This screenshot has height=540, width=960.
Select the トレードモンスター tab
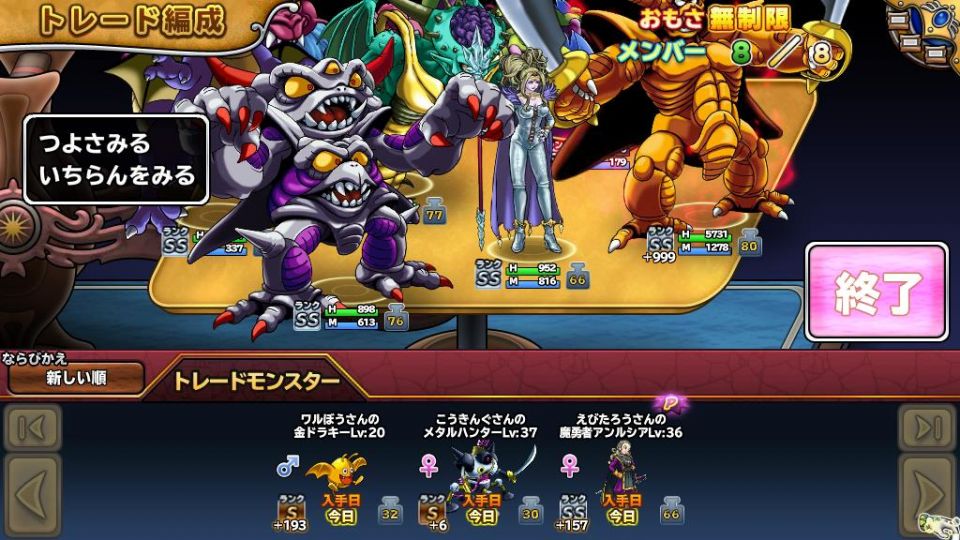click(256, 381)
